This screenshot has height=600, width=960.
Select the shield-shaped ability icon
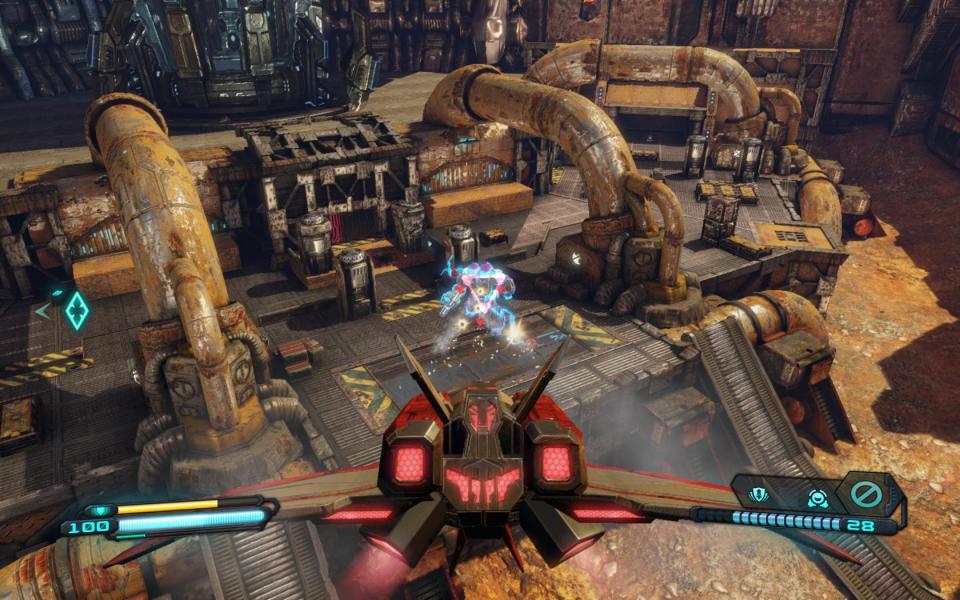pos(759,494)
